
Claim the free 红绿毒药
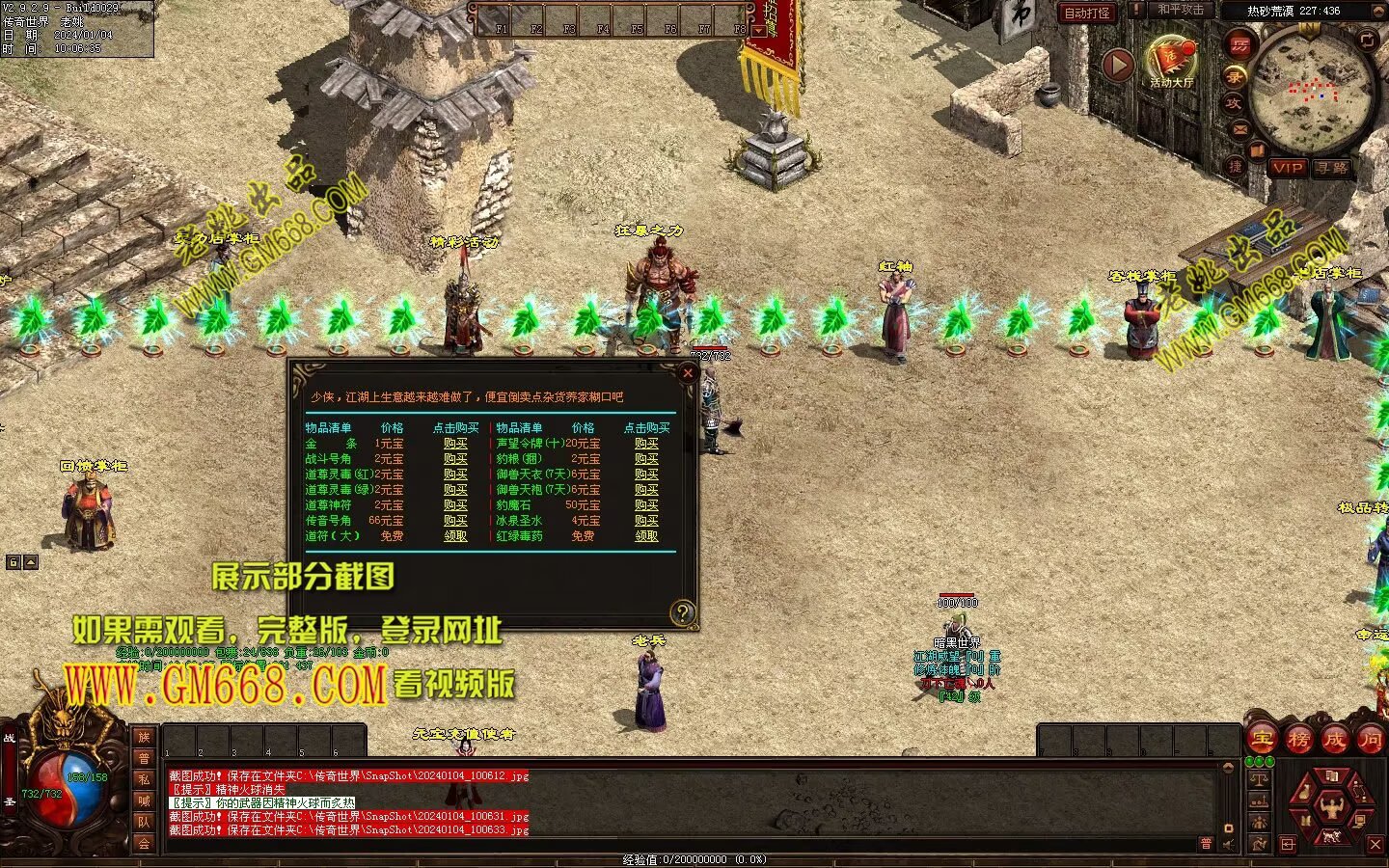(646, 536)
